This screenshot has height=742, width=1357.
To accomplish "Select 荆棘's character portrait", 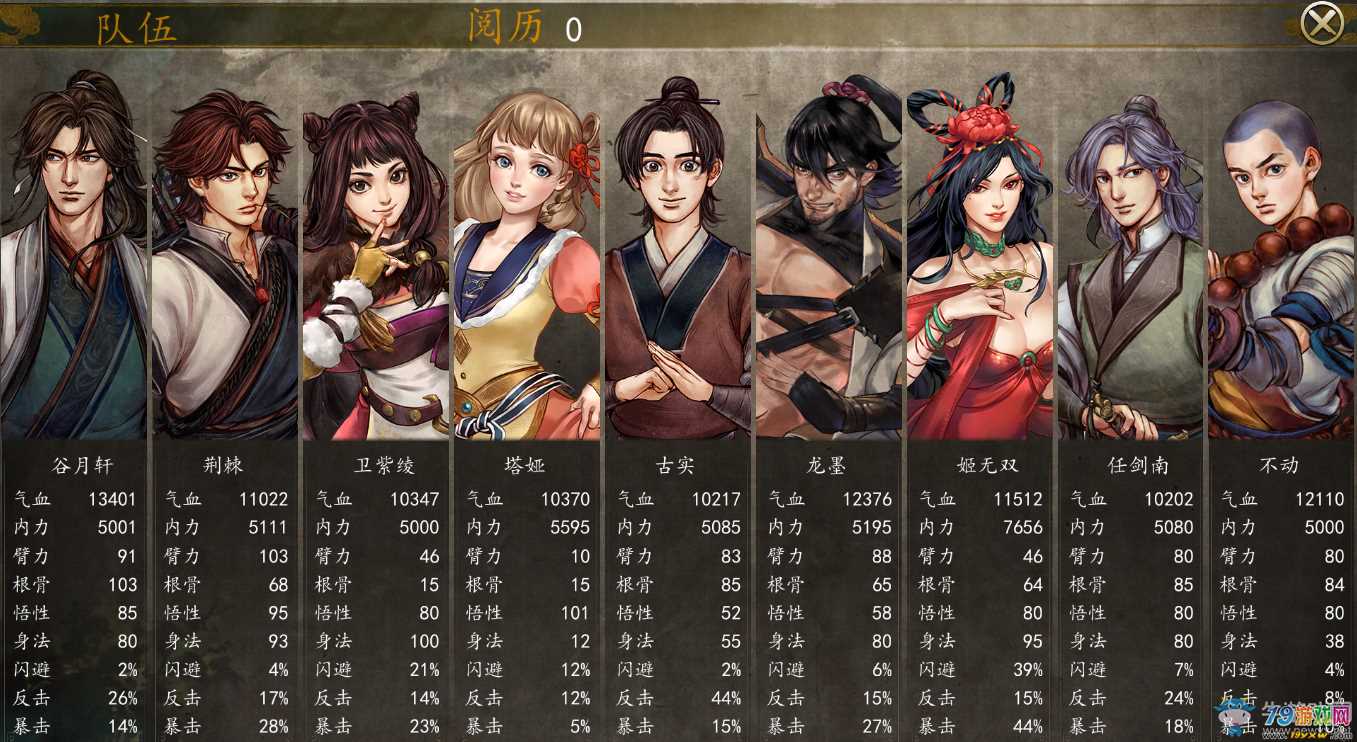I will click(x=226, y=250).
